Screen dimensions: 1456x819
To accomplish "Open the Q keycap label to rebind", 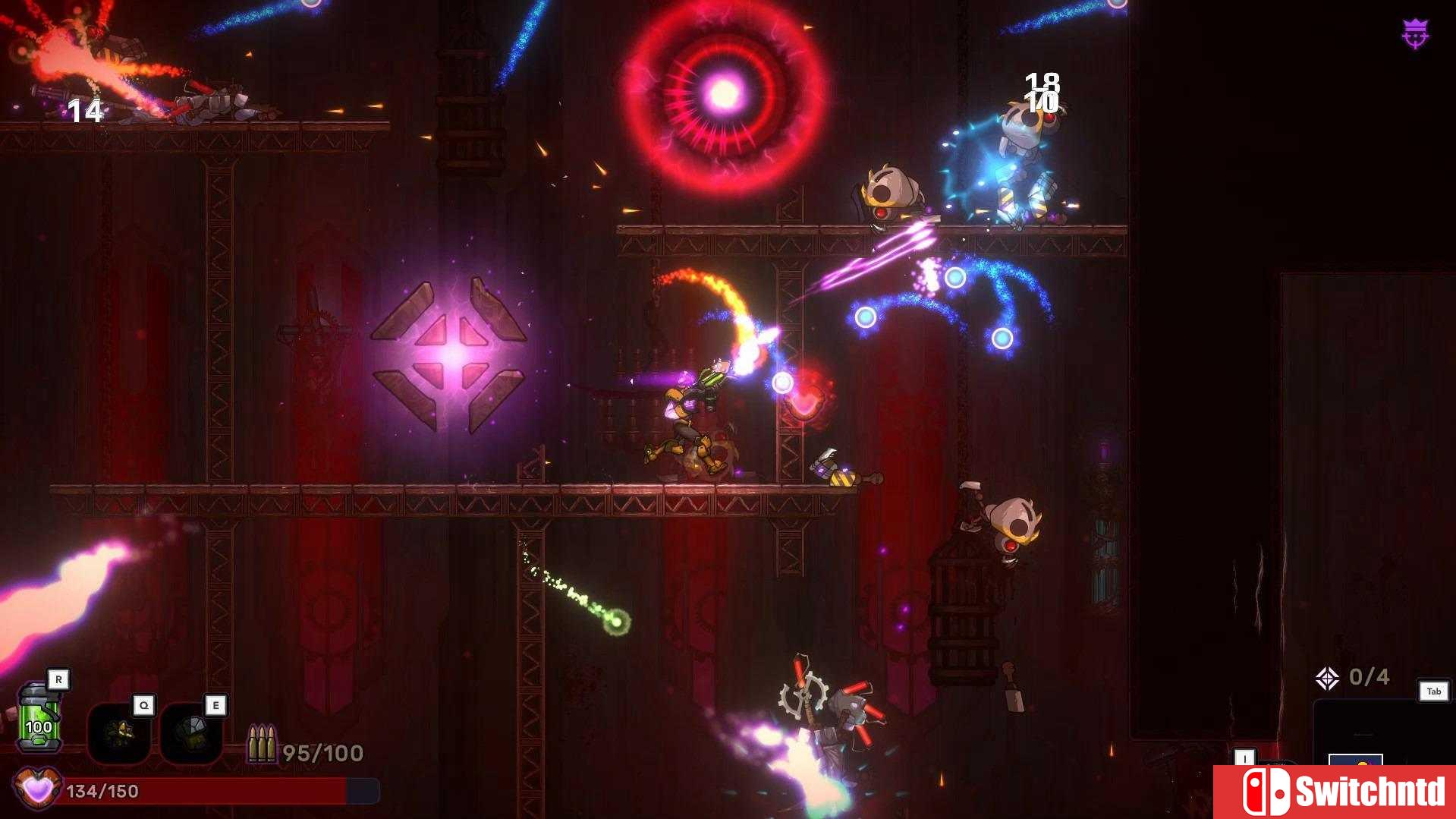I will click(x=143, y=705).
